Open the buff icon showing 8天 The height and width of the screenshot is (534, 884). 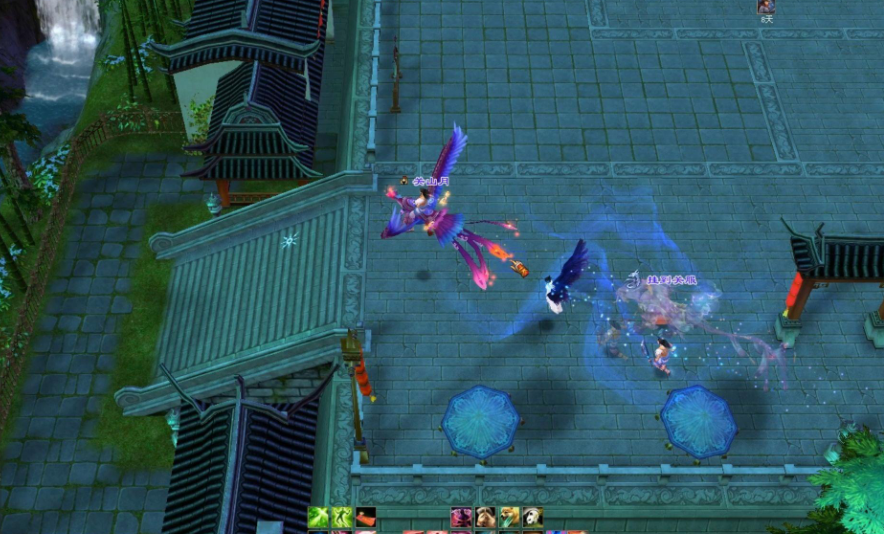click(766, 7)
